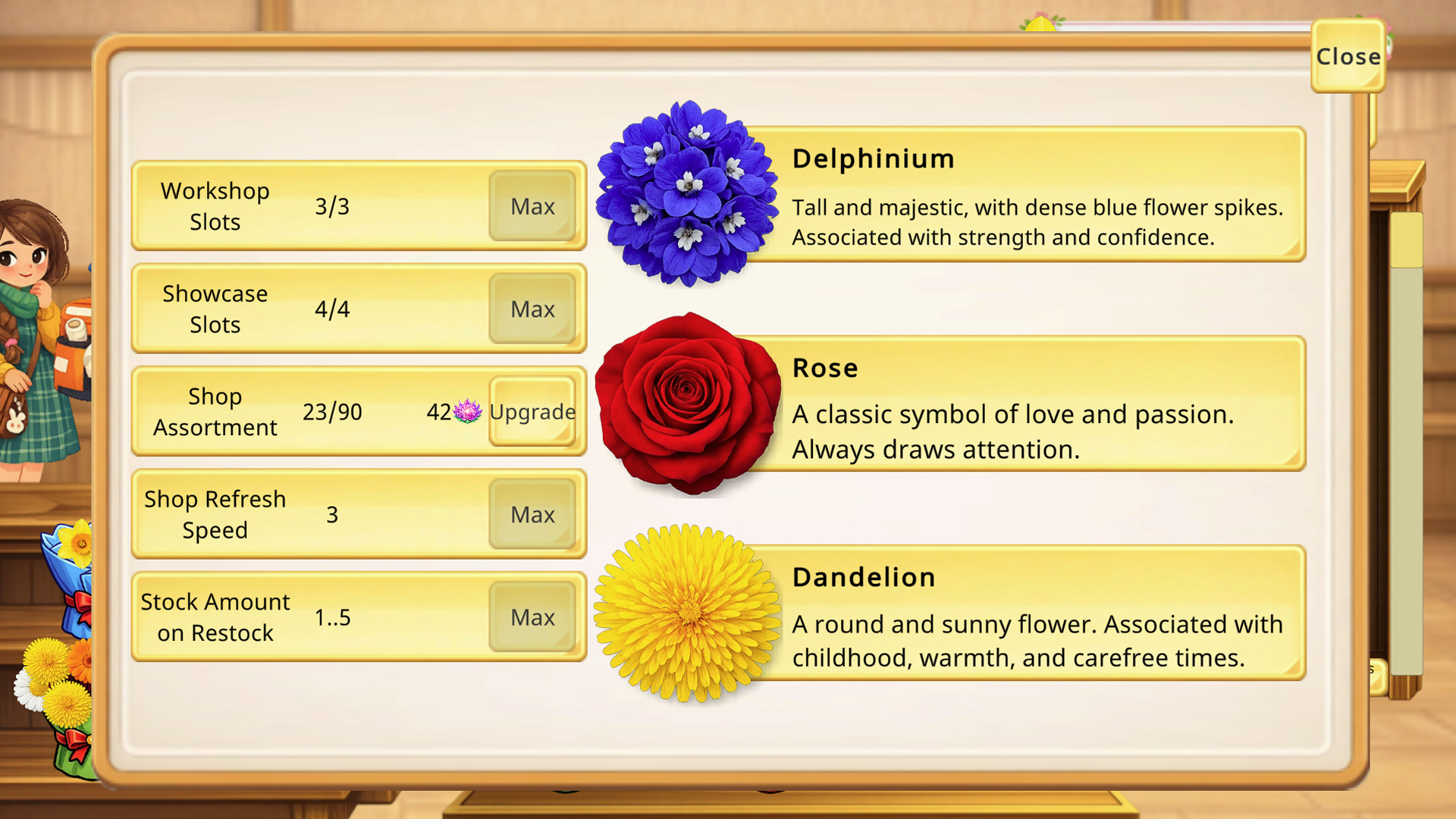
Task: Click the Max button for Workshop Slots
Action: point(532,206)
